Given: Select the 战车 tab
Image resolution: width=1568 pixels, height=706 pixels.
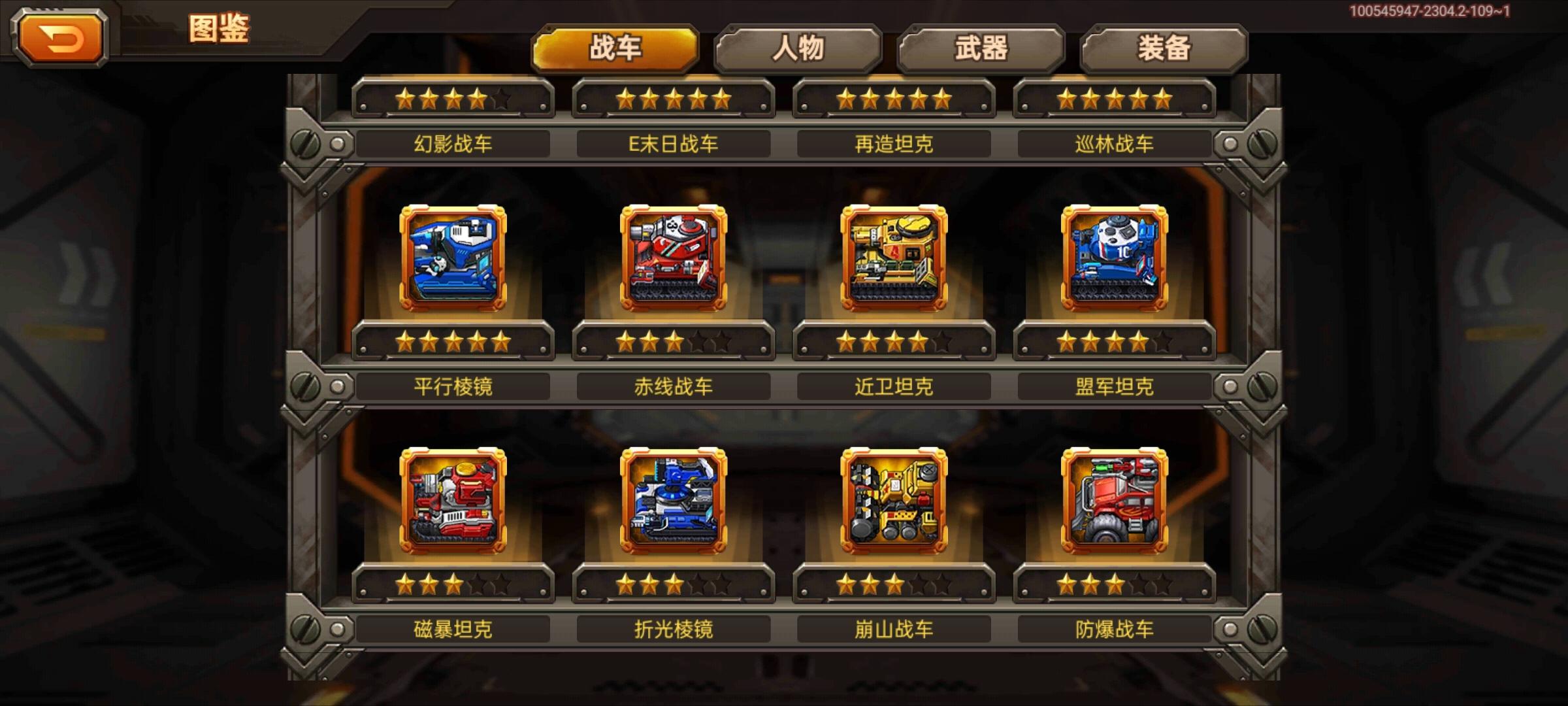Looking at the screenshot, I should click(616, 47).
